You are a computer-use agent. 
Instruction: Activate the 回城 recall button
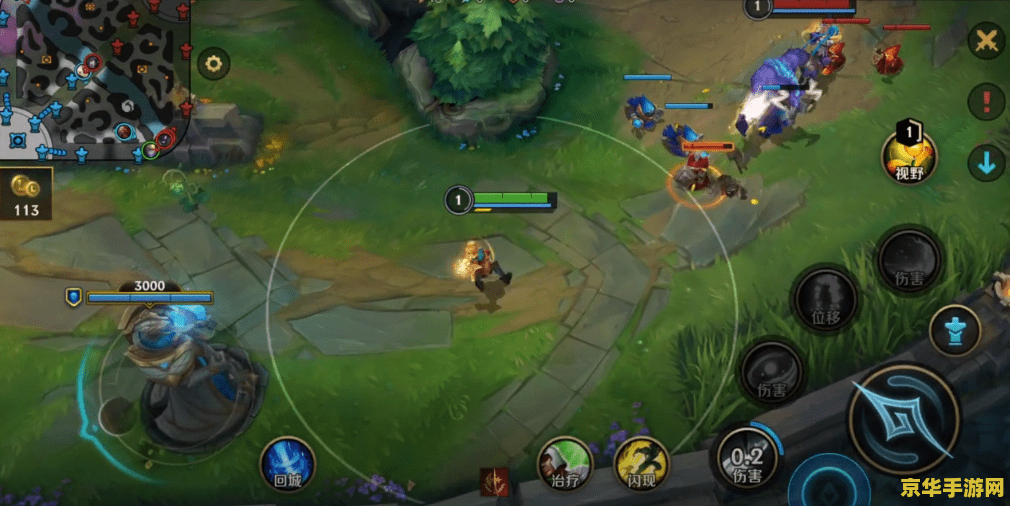[288, 463]
